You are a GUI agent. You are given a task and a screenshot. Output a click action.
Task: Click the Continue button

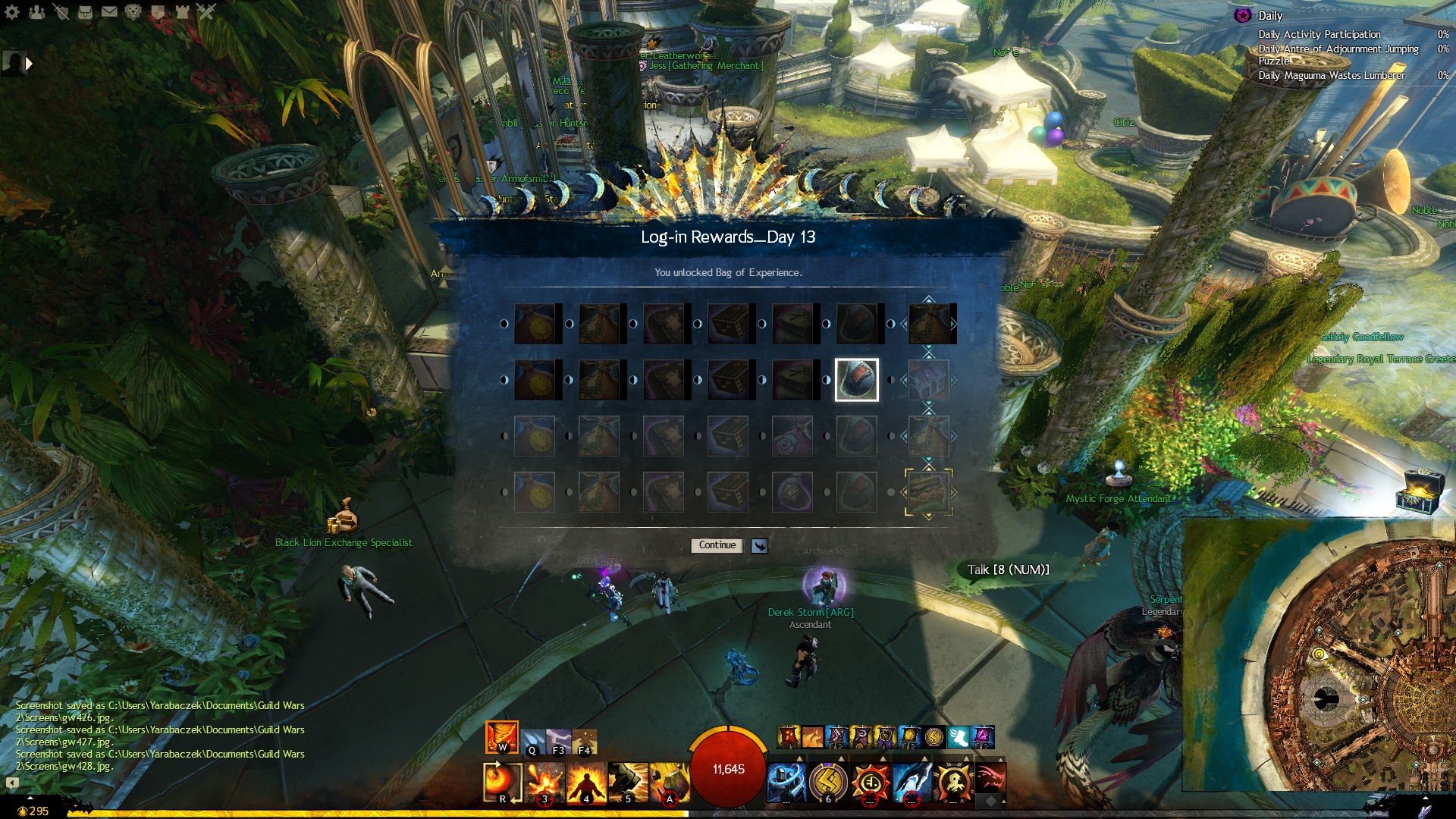click(717, 545)
